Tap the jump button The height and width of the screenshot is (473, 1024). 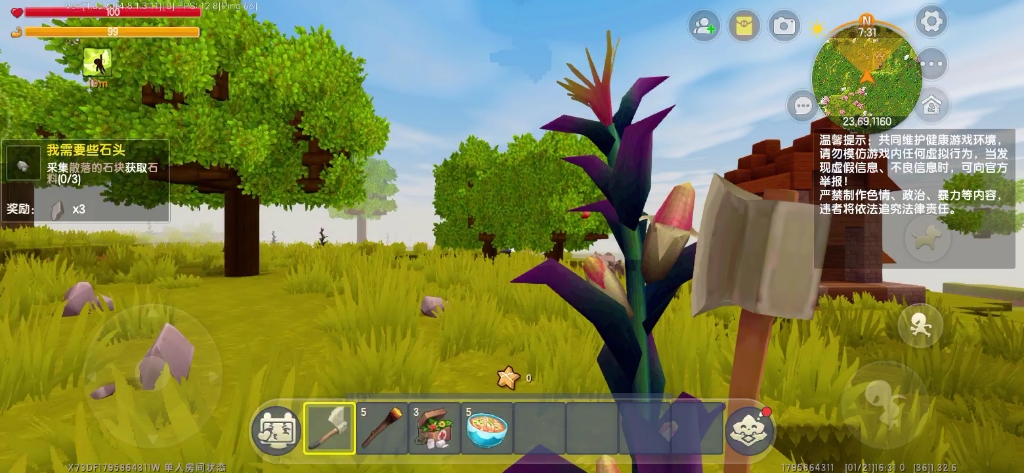pyautogui.click(x=882, y=402)
